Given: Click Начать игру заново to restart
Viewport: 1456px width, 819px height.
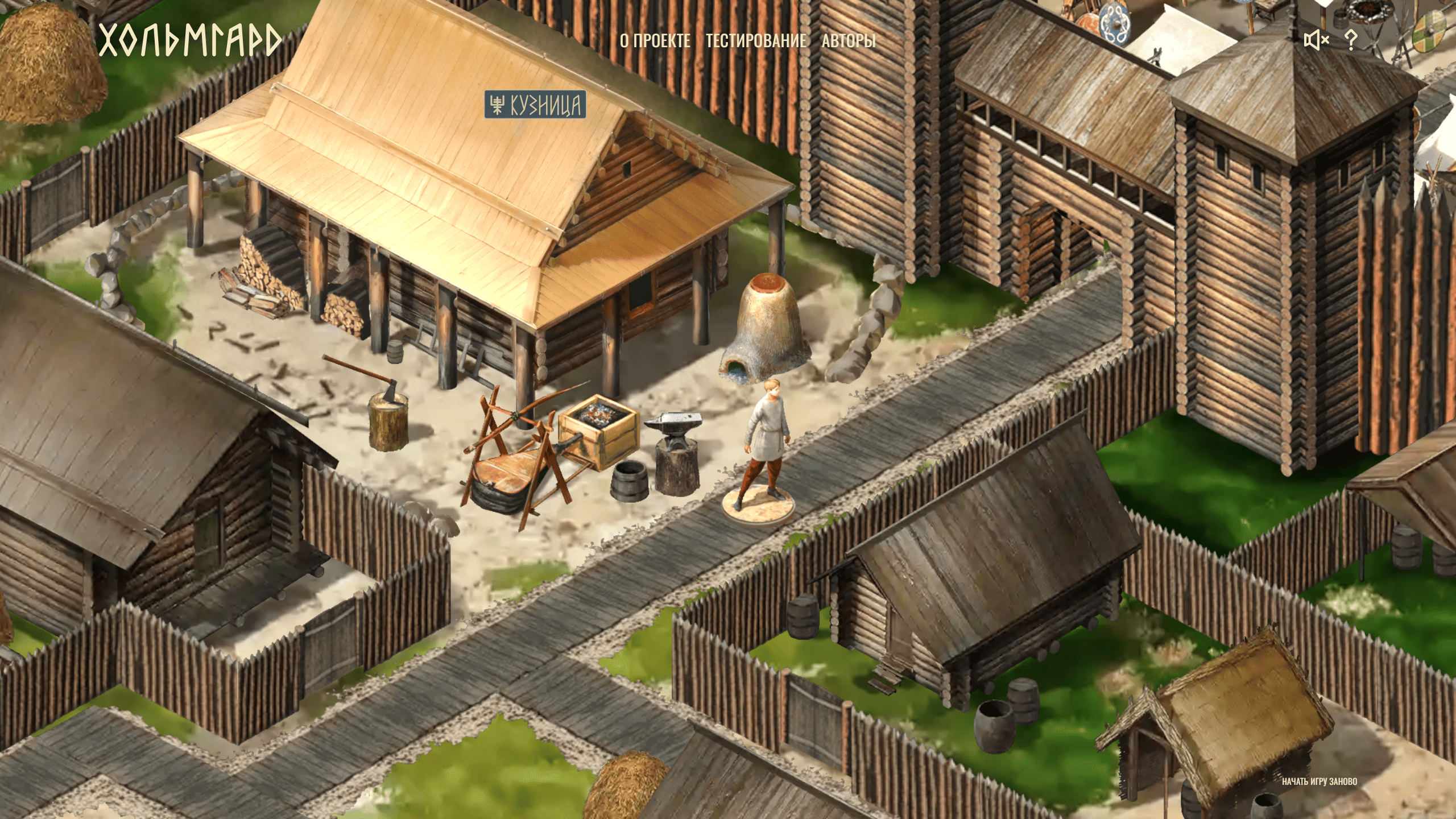Looking at the screenshot, I should point(1319,781).
